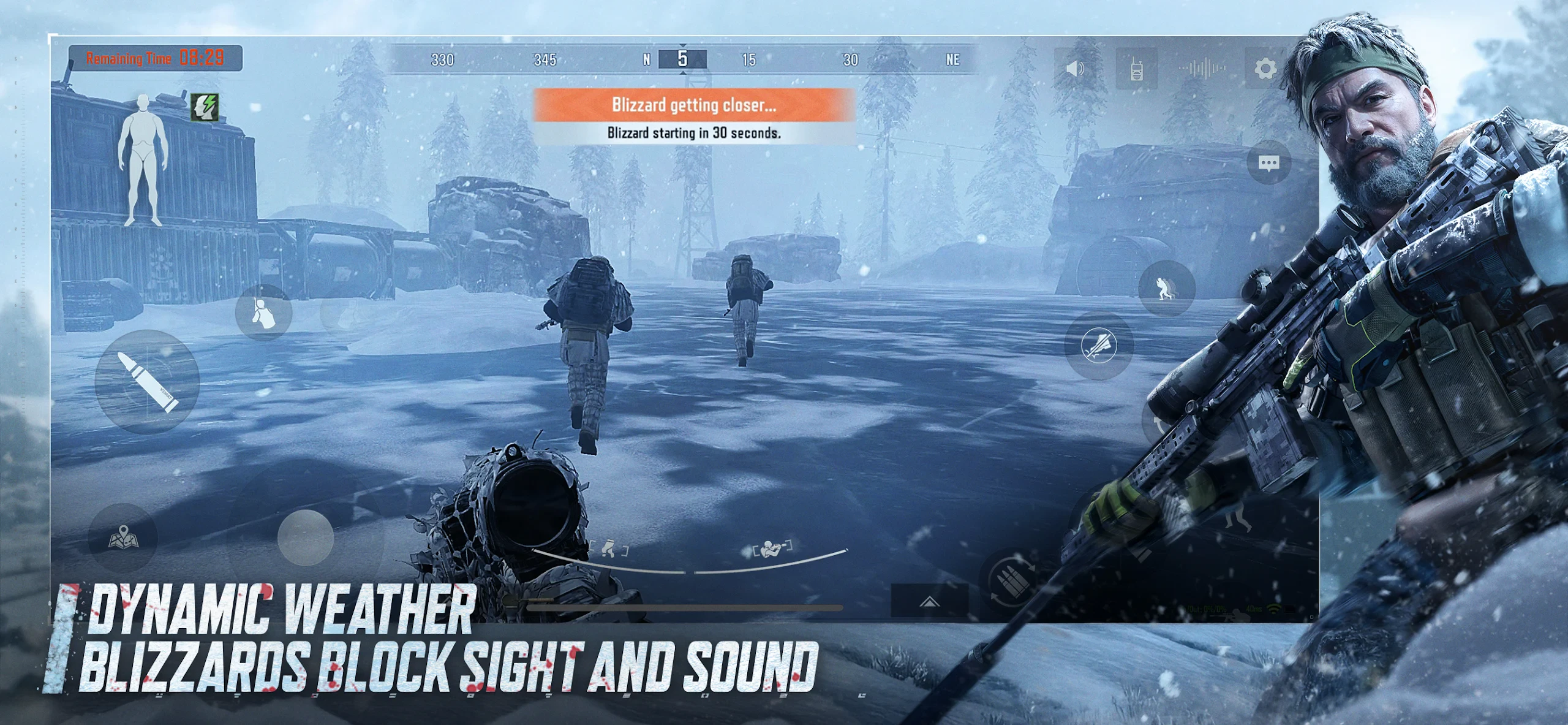The width and height of the screenshot is (1568, 725).
Task: Select the aiming soldier posture icon
Action: coord(772,548)
